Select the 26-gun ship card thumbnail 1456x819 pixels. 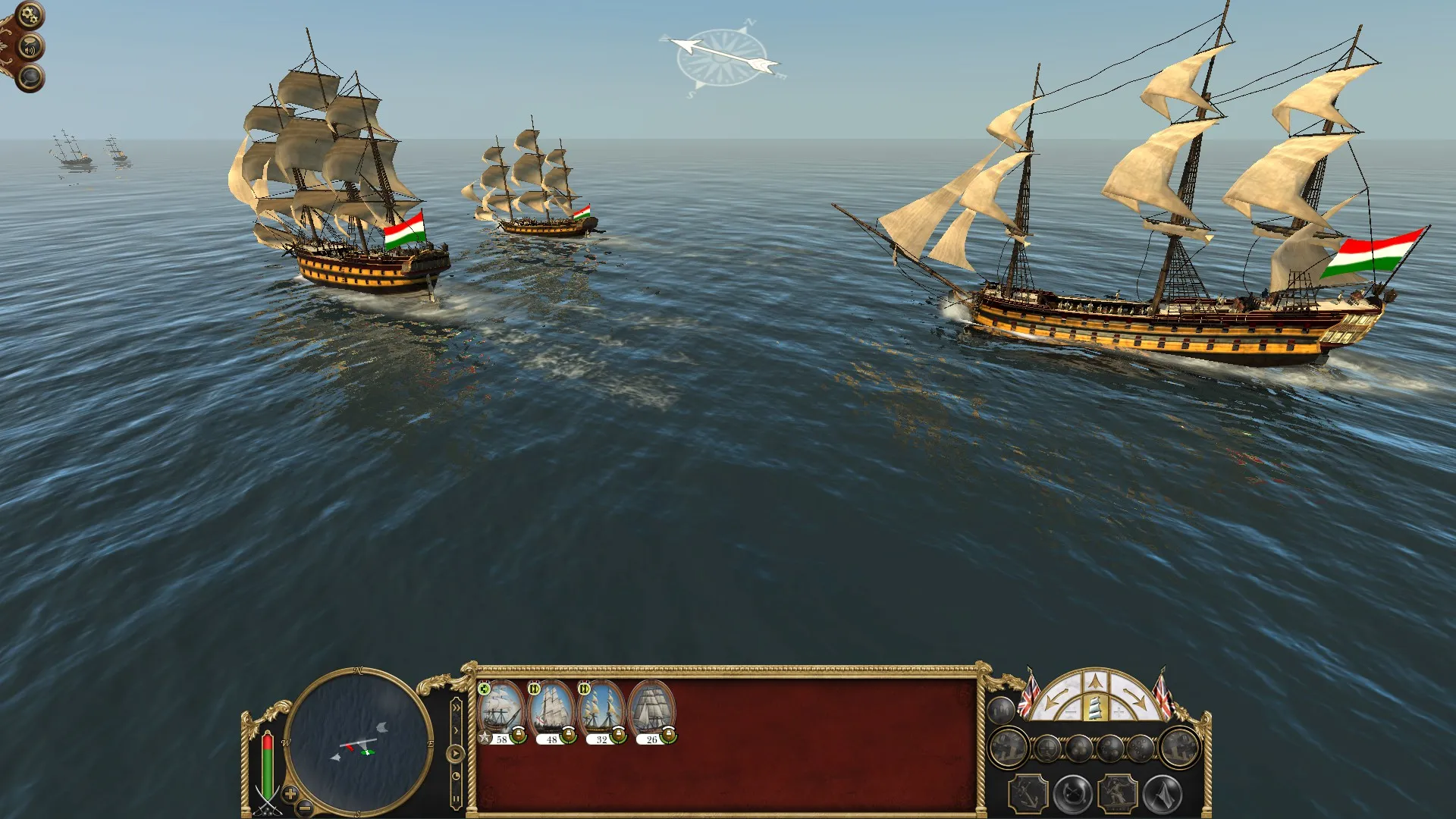pos(652,707)
